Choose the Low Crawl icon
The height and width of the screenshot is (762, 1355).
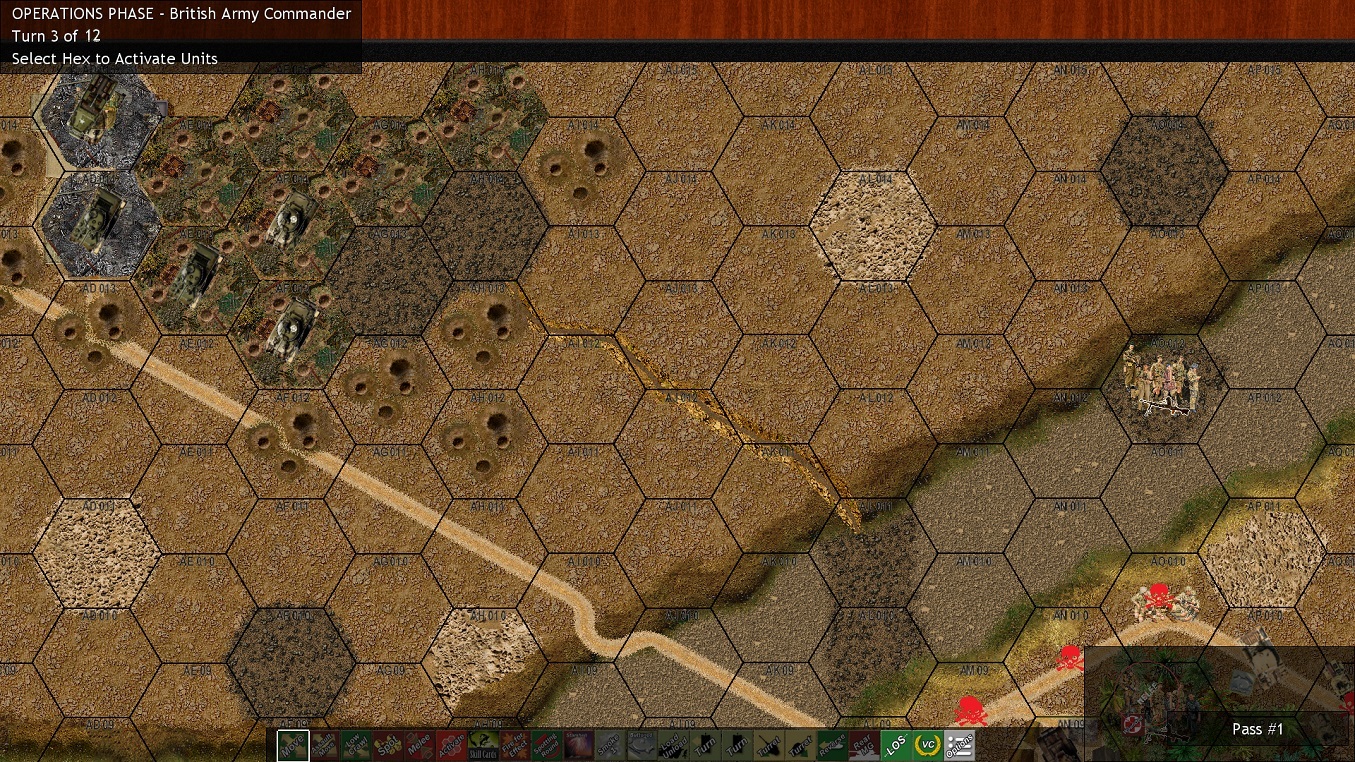point(355,745)
